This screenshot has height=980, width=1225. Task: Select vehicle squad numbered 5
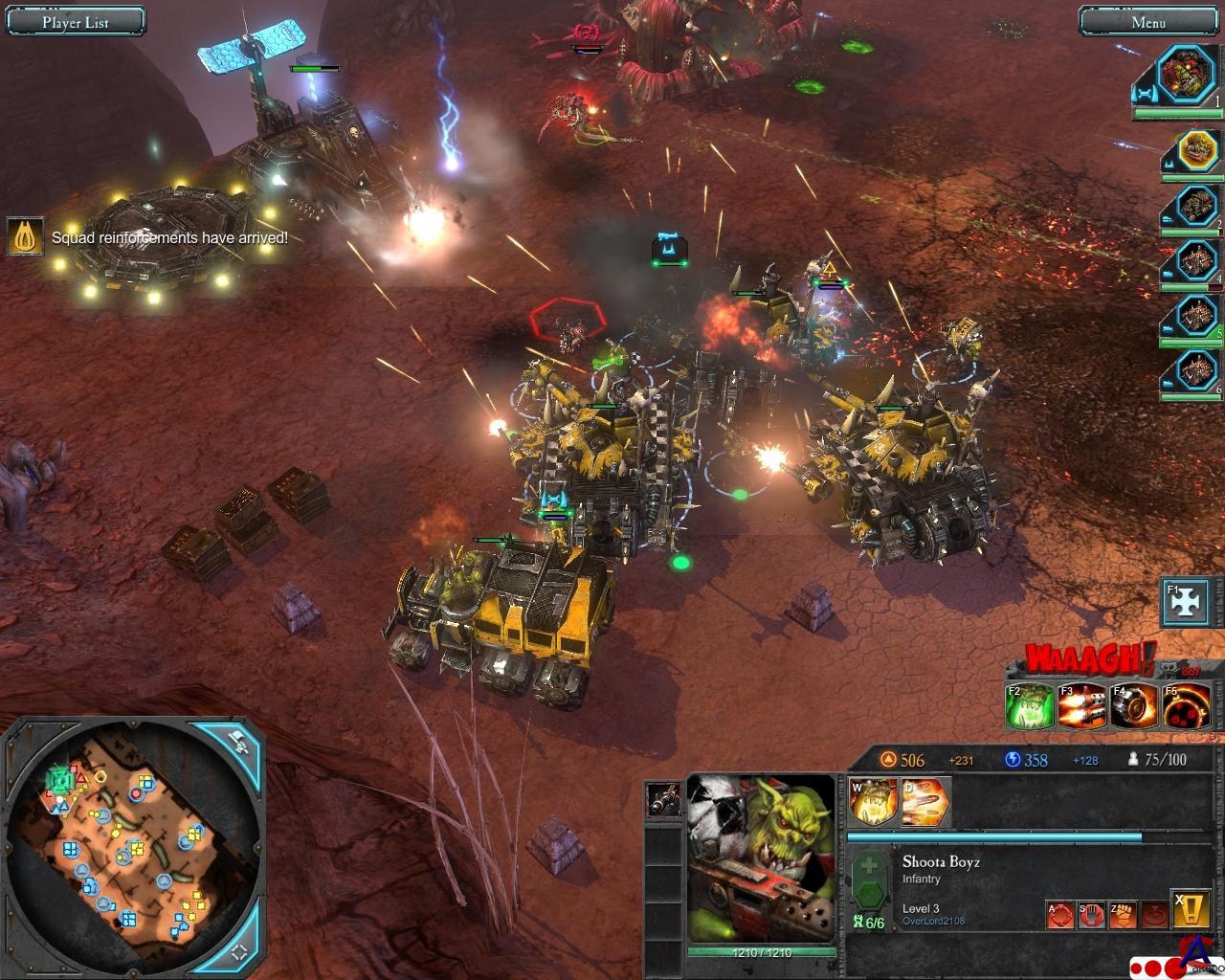tap(1192, 315)
